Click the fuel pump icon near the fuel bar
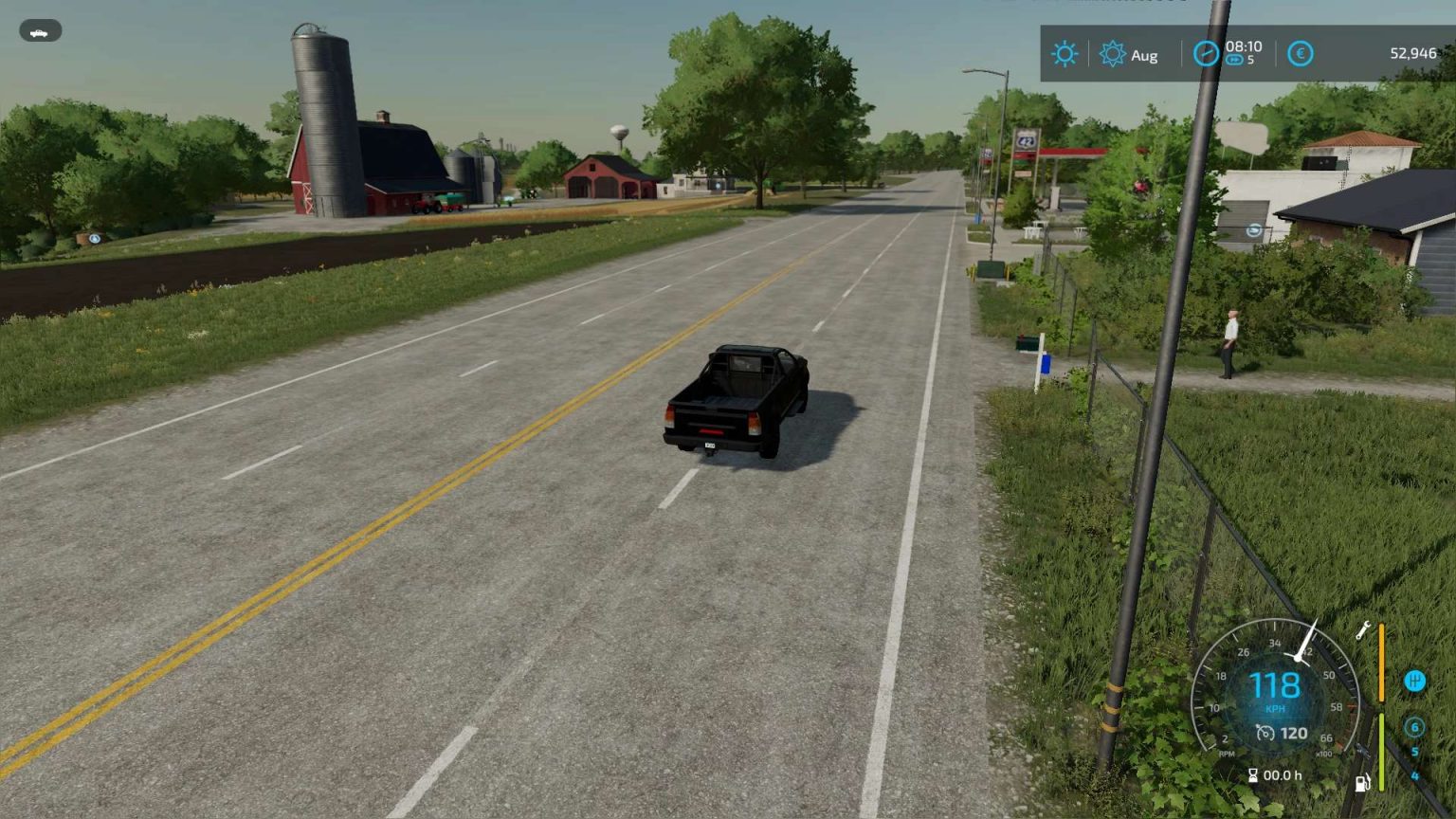Viewport: 1456px width, 819px height. (1362, 783)
